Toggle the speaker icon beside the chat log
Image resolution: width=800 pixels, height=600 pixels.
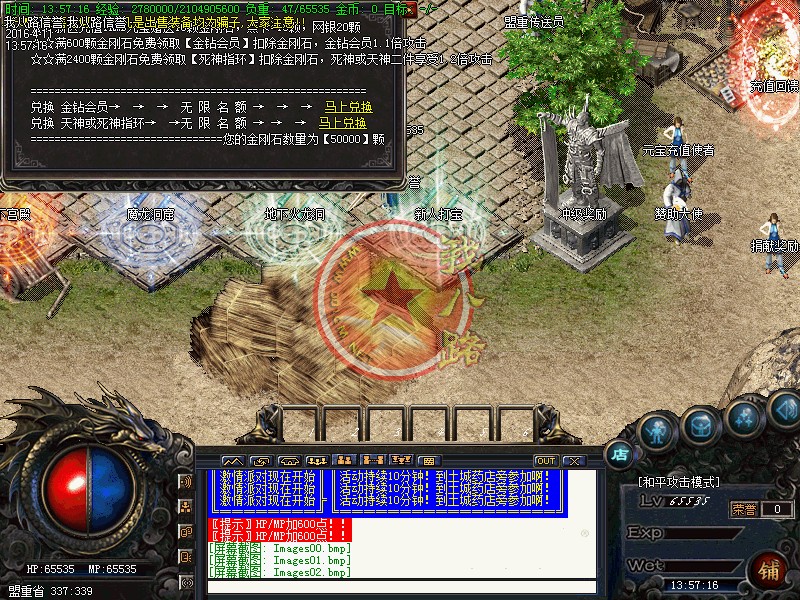coord(185,481)
